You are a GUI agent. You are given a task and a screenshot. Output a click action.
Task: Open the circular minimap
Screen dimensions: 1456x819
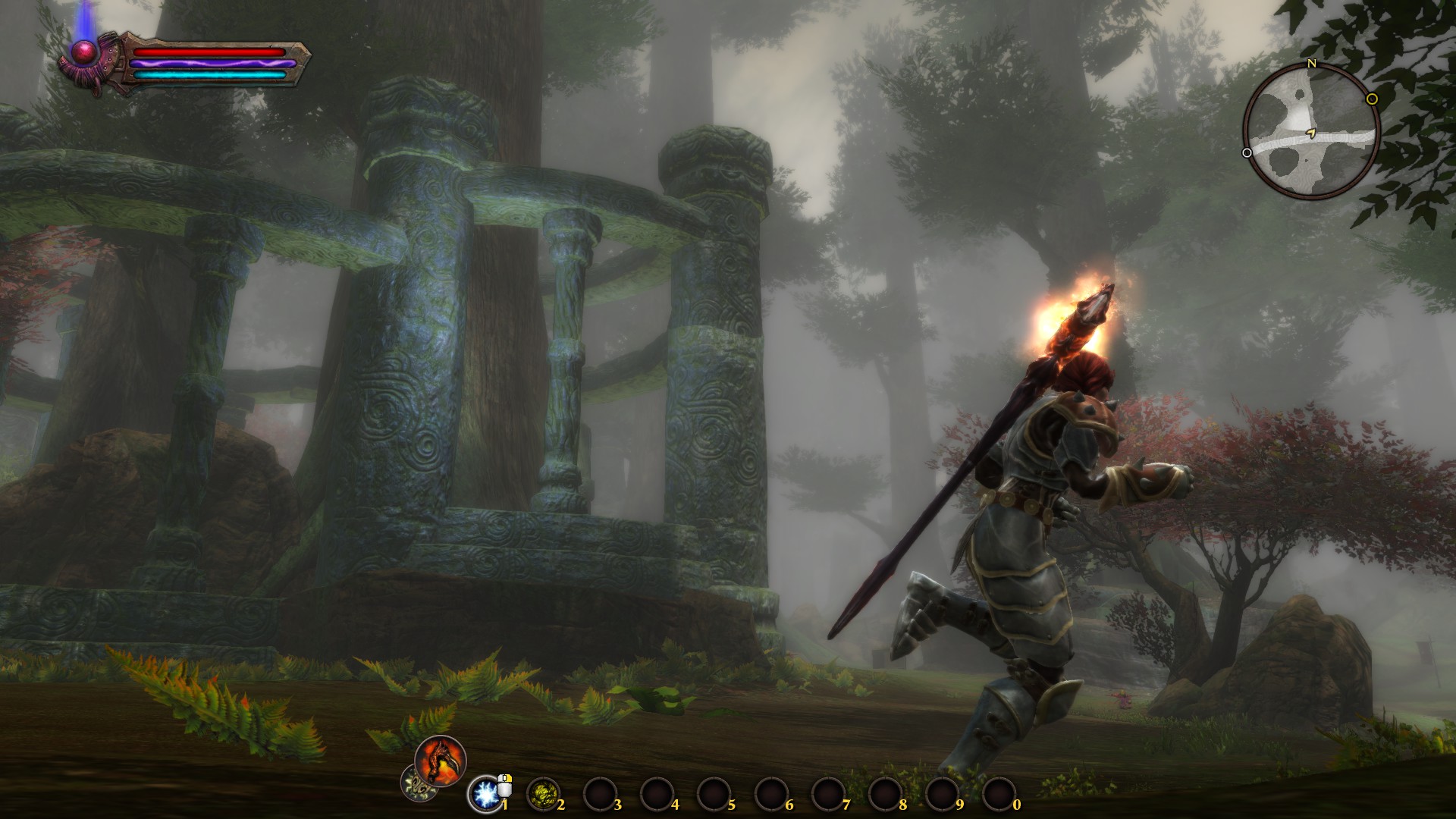tap(1310, 132)
